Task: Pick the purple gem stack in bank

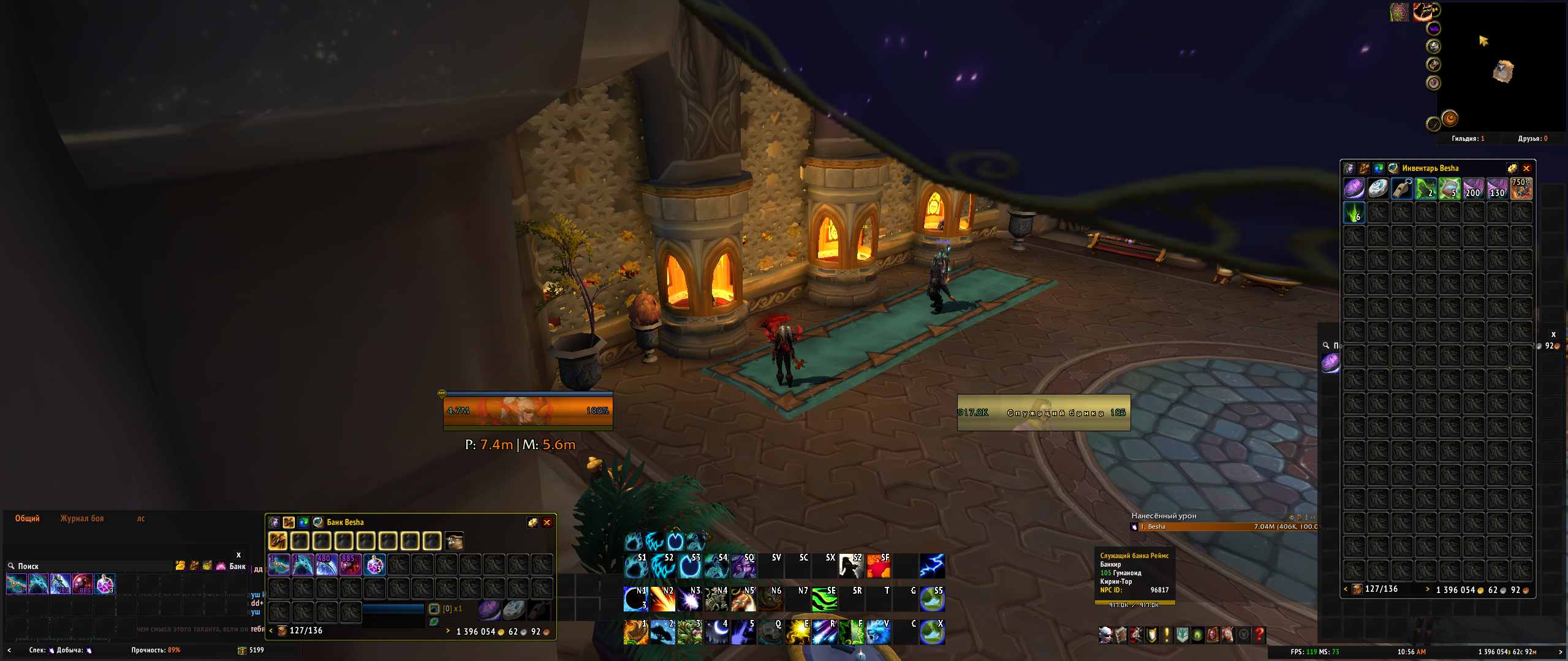Action: (374, 565)
